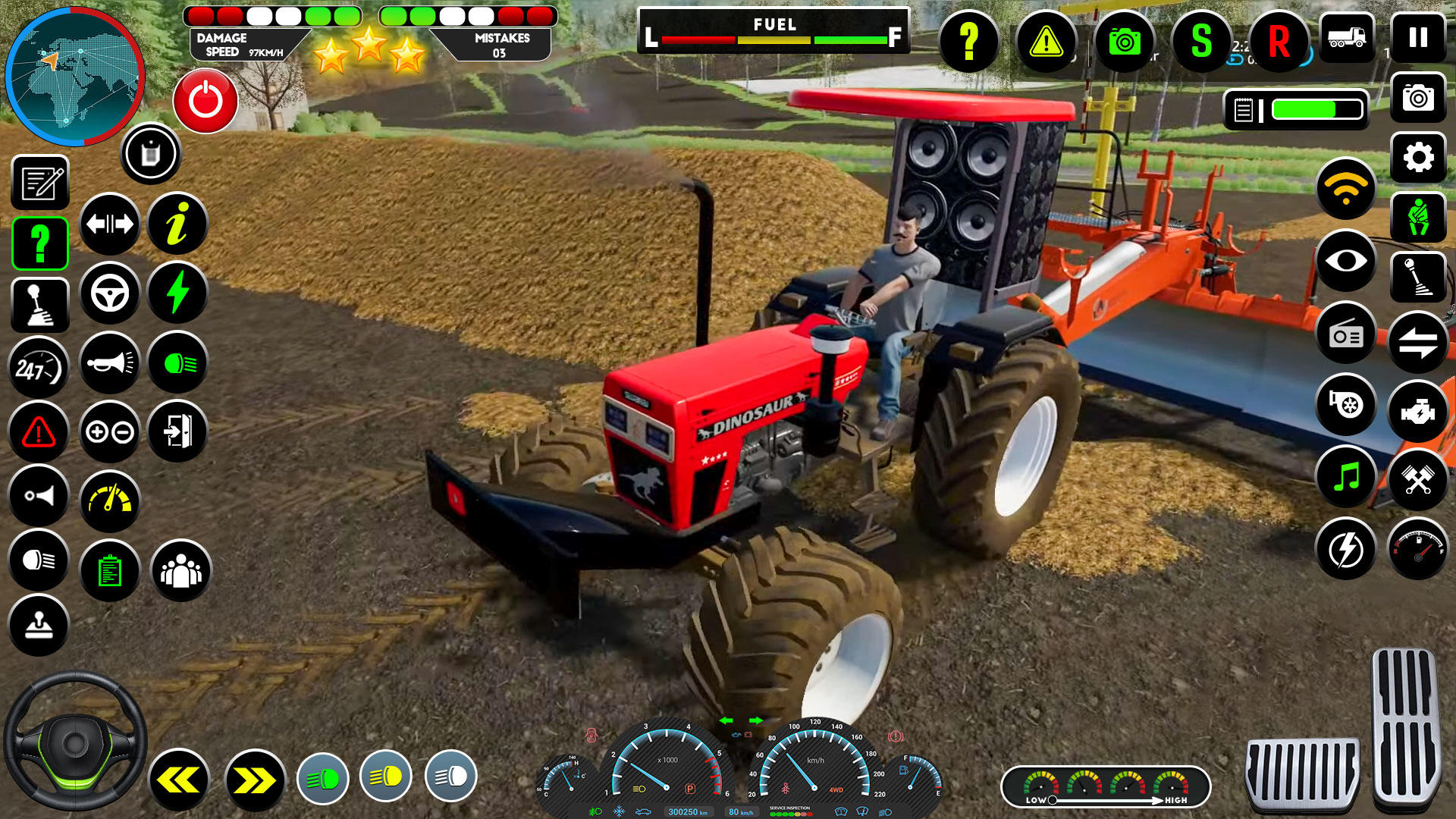
Task: Enable the Wi-Fi toggle
Action: click(x=1345, y=190)
